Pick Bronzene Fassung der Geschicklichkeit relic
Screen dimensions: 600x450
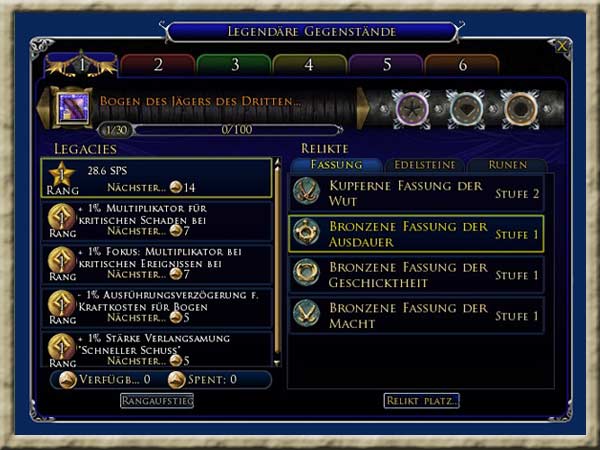click(416, 275)
